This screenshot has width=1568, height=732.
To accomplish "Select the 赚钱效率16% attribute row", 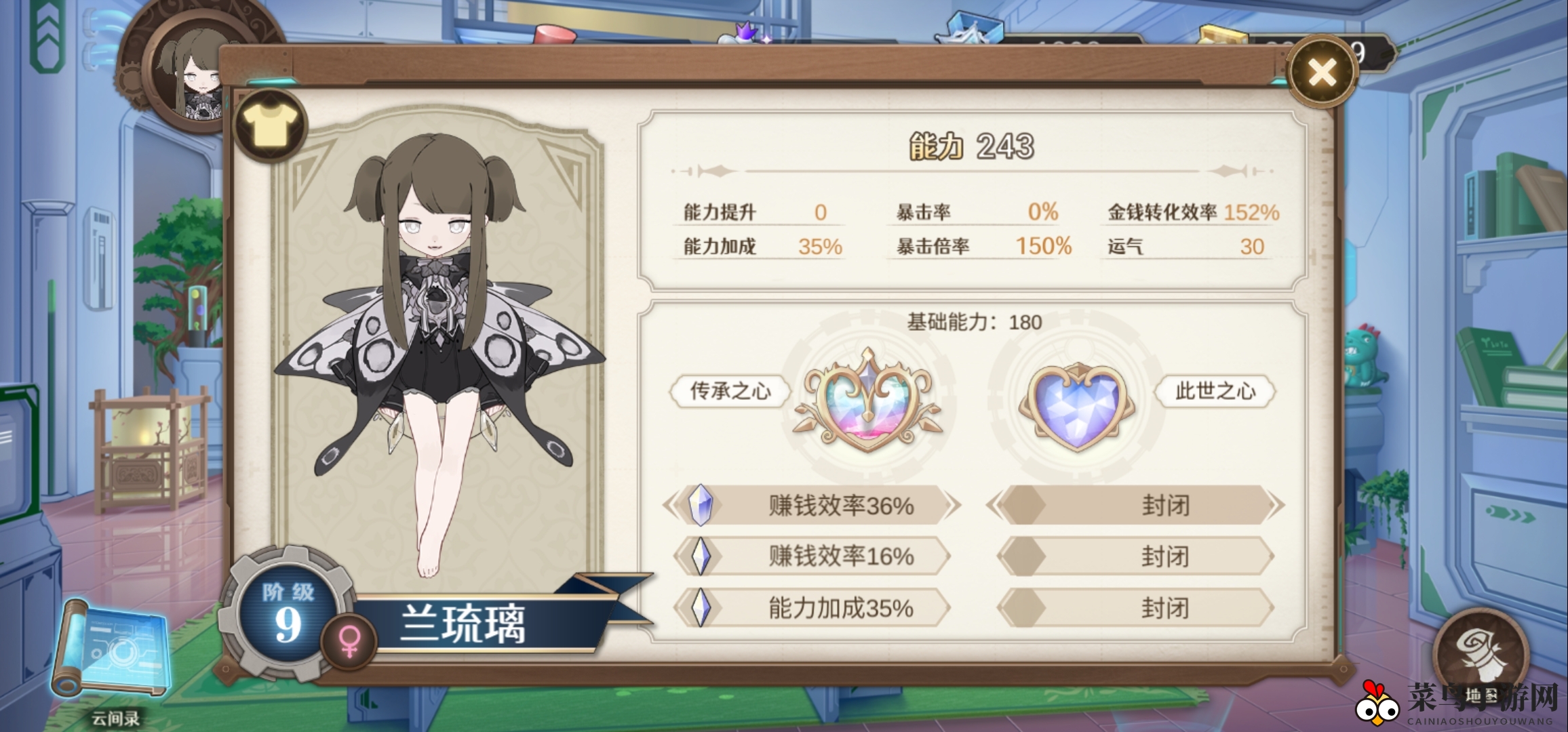I will [812, 556].
